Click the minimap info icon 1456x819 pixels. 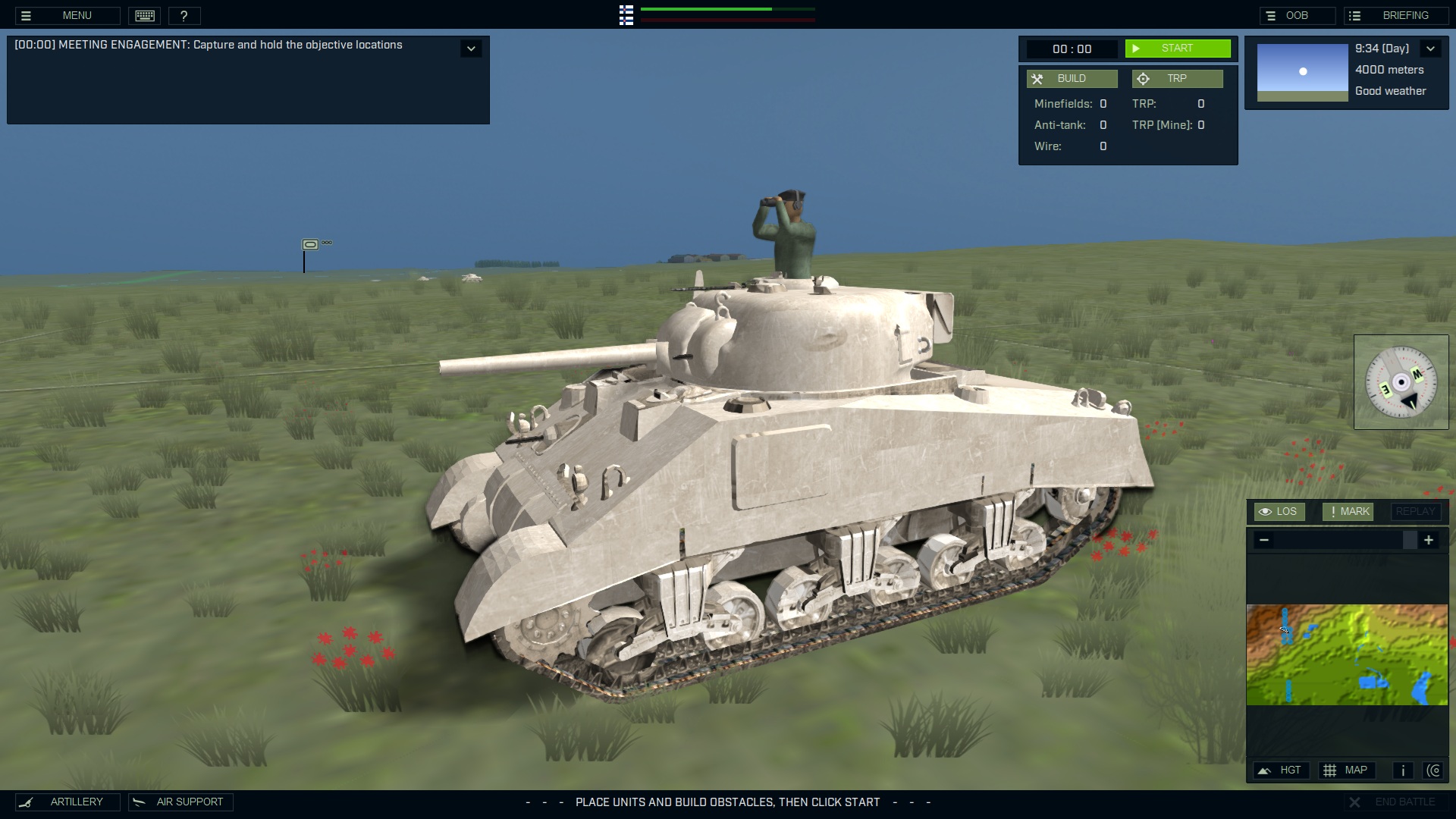pos(1402,770)
